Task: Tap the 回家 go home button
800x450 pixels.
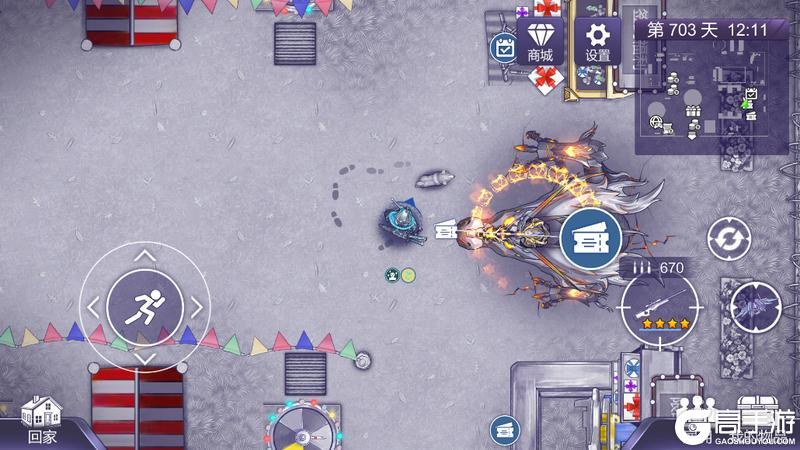Action: point(42,419)
